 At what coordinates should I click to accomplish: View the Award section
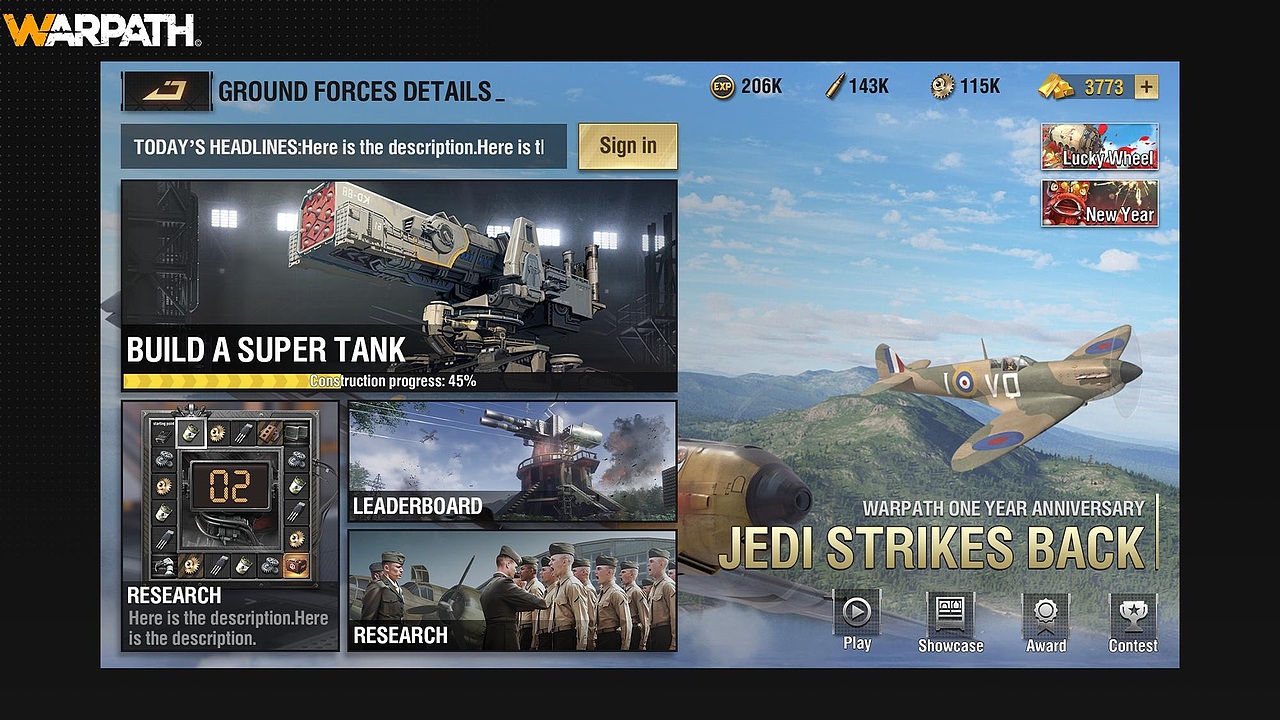pos(1045,622)
